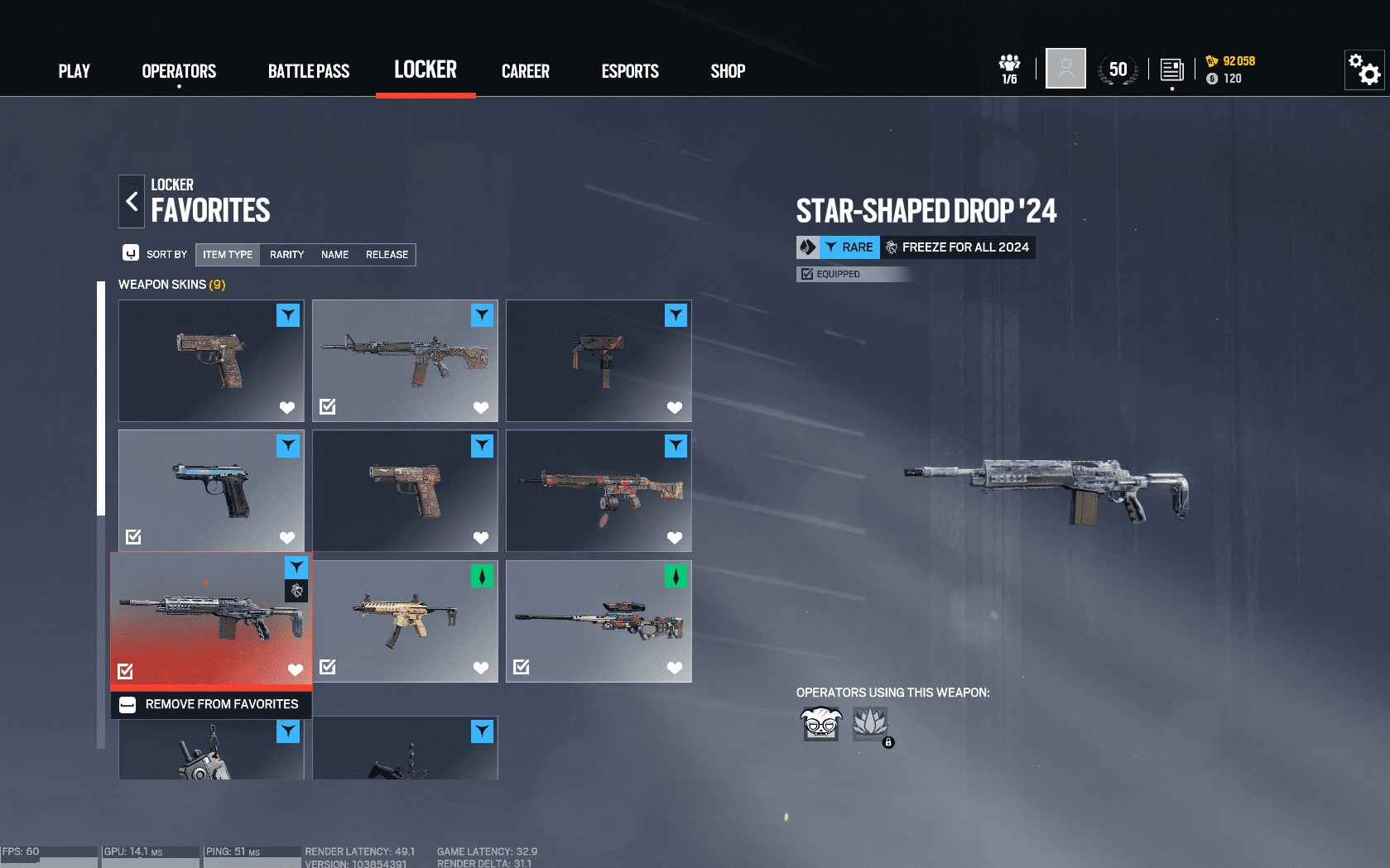The image size is (1390, 868).
Task: Sort favorites by Rarity
Action: [286, 255]
